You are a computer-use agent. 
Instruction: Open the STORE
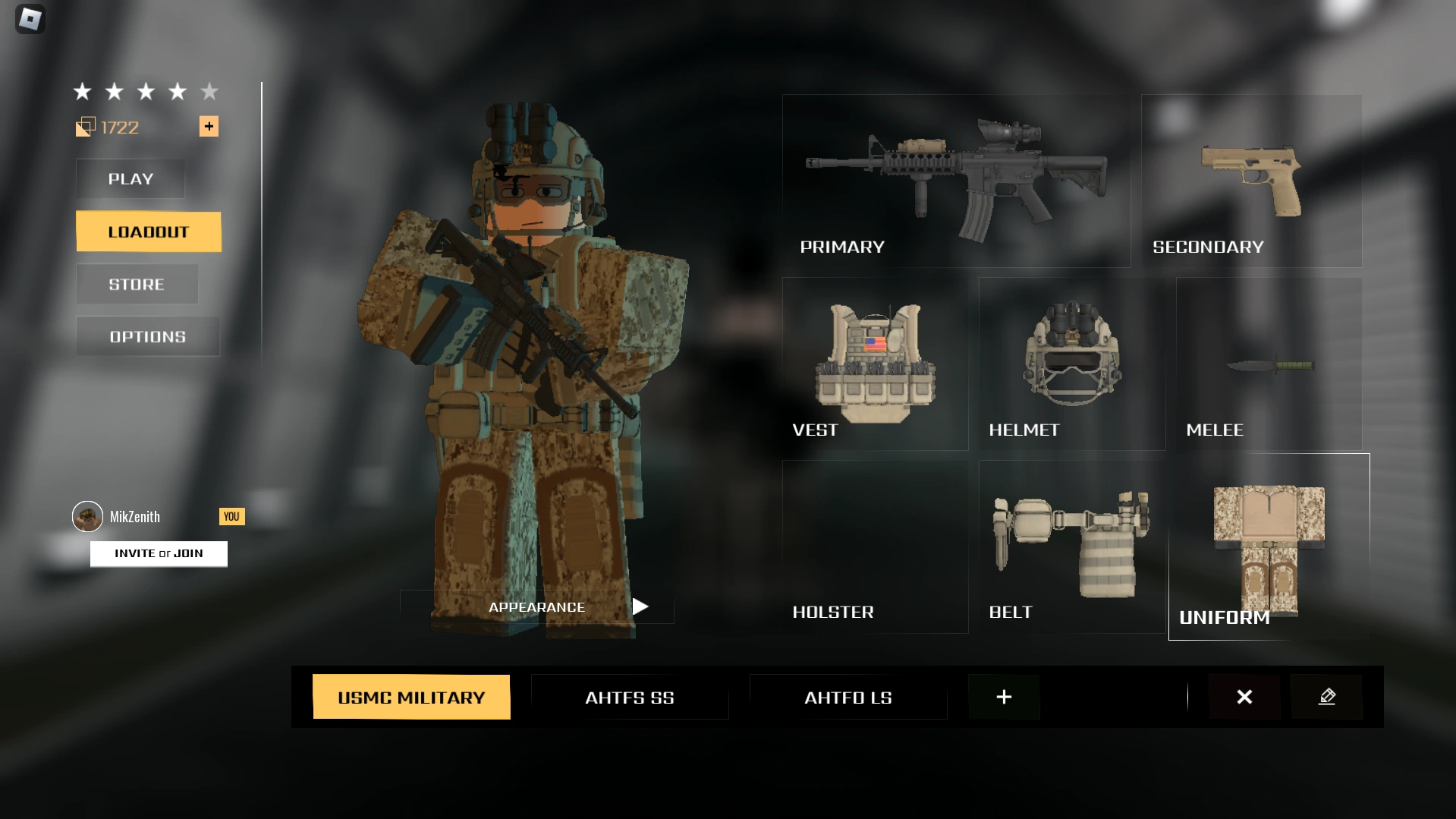(137, 283)
